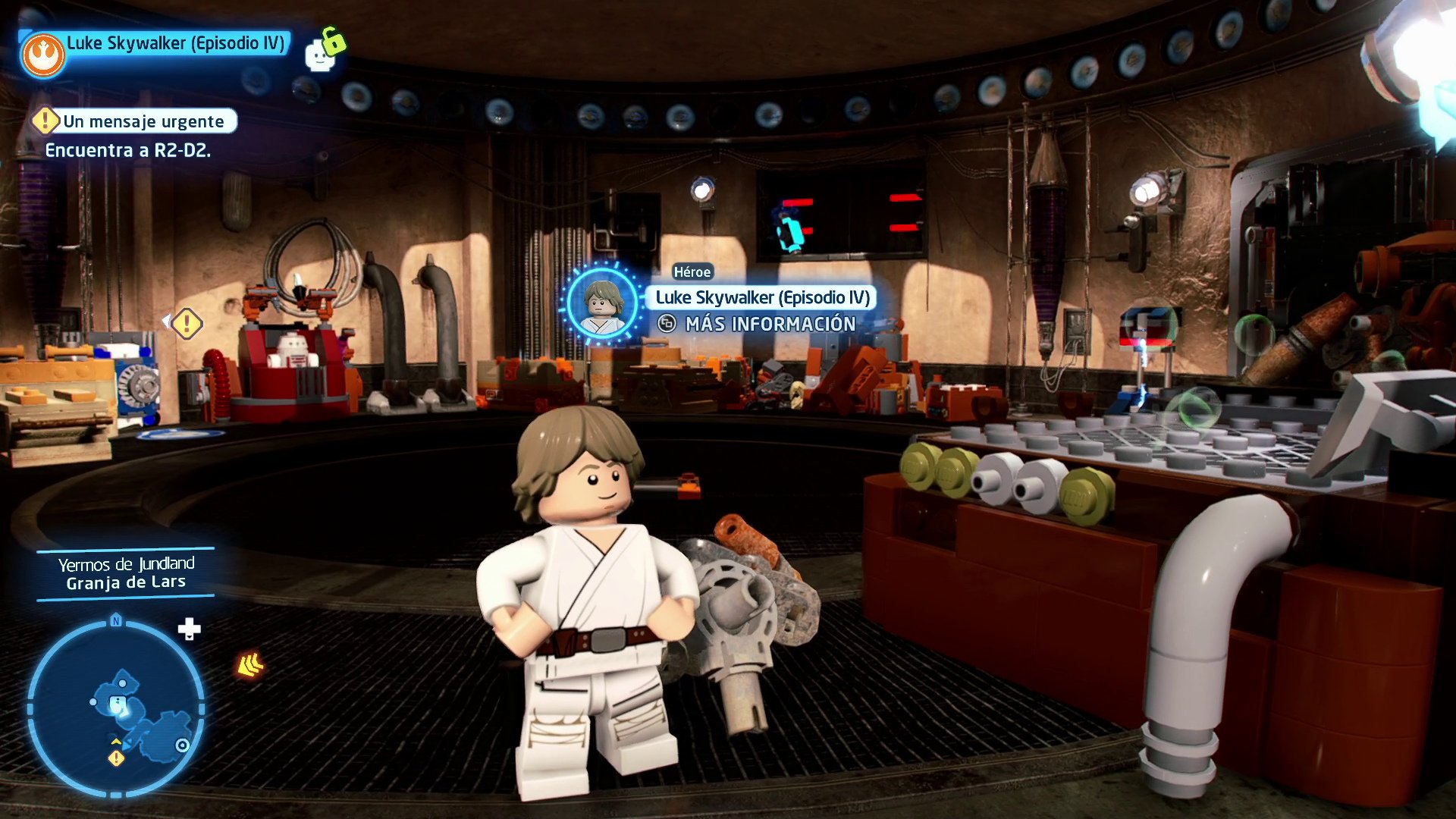Expand the Yermos de Jundland location panel
The image size is (1456, 819).
(125, 563)
